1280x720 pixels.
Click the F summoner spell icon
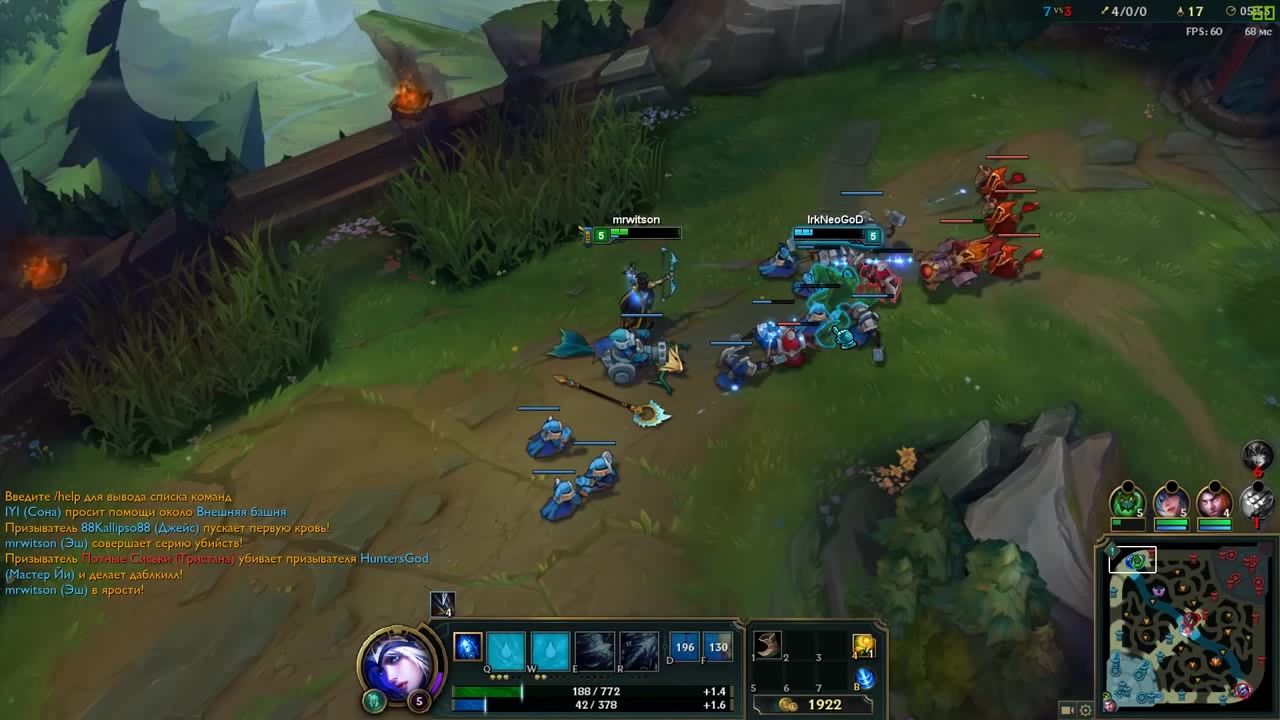[719, 647]
